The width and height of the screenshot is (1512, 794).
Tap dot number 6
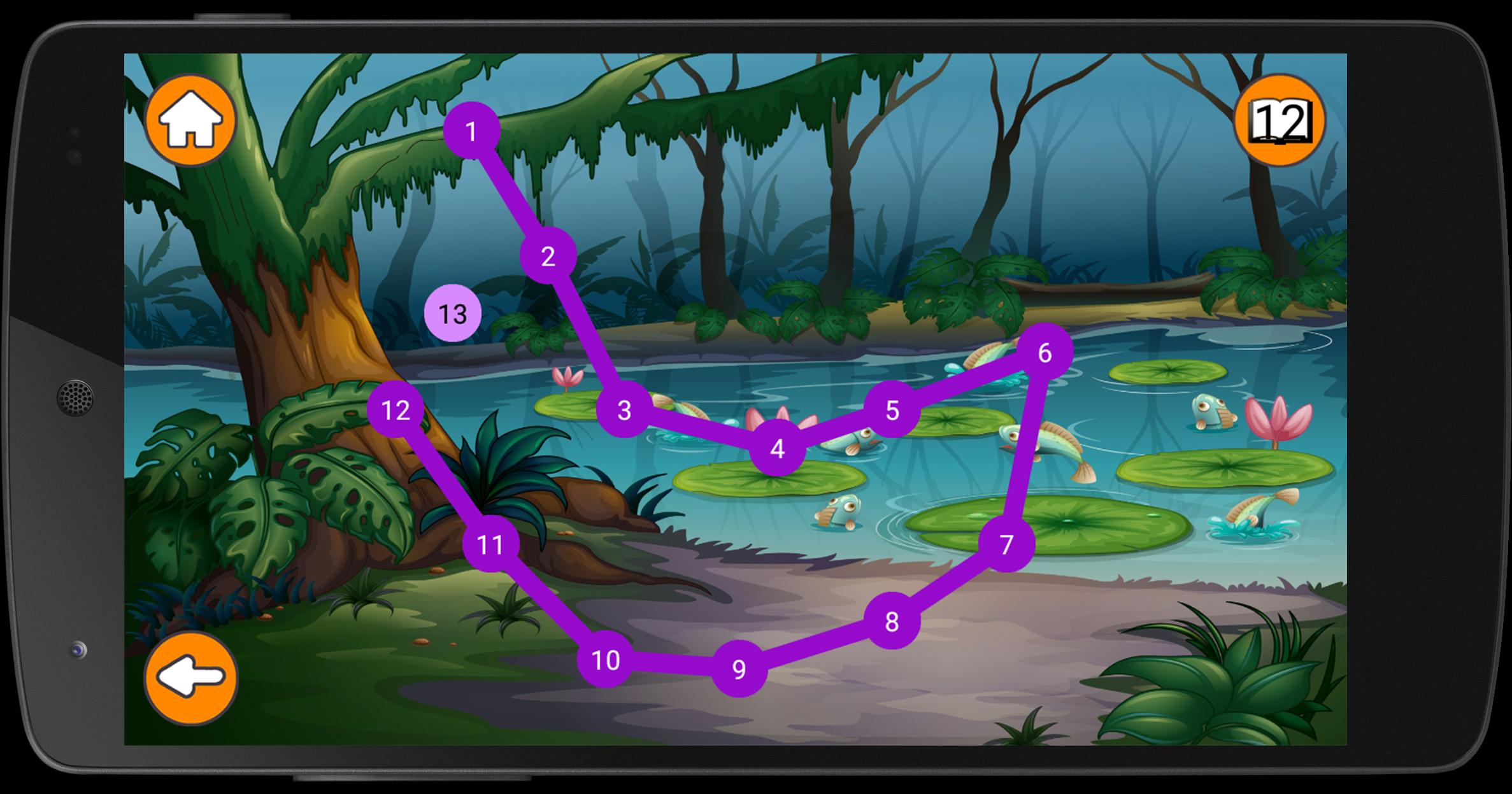tap(1045, 351)
